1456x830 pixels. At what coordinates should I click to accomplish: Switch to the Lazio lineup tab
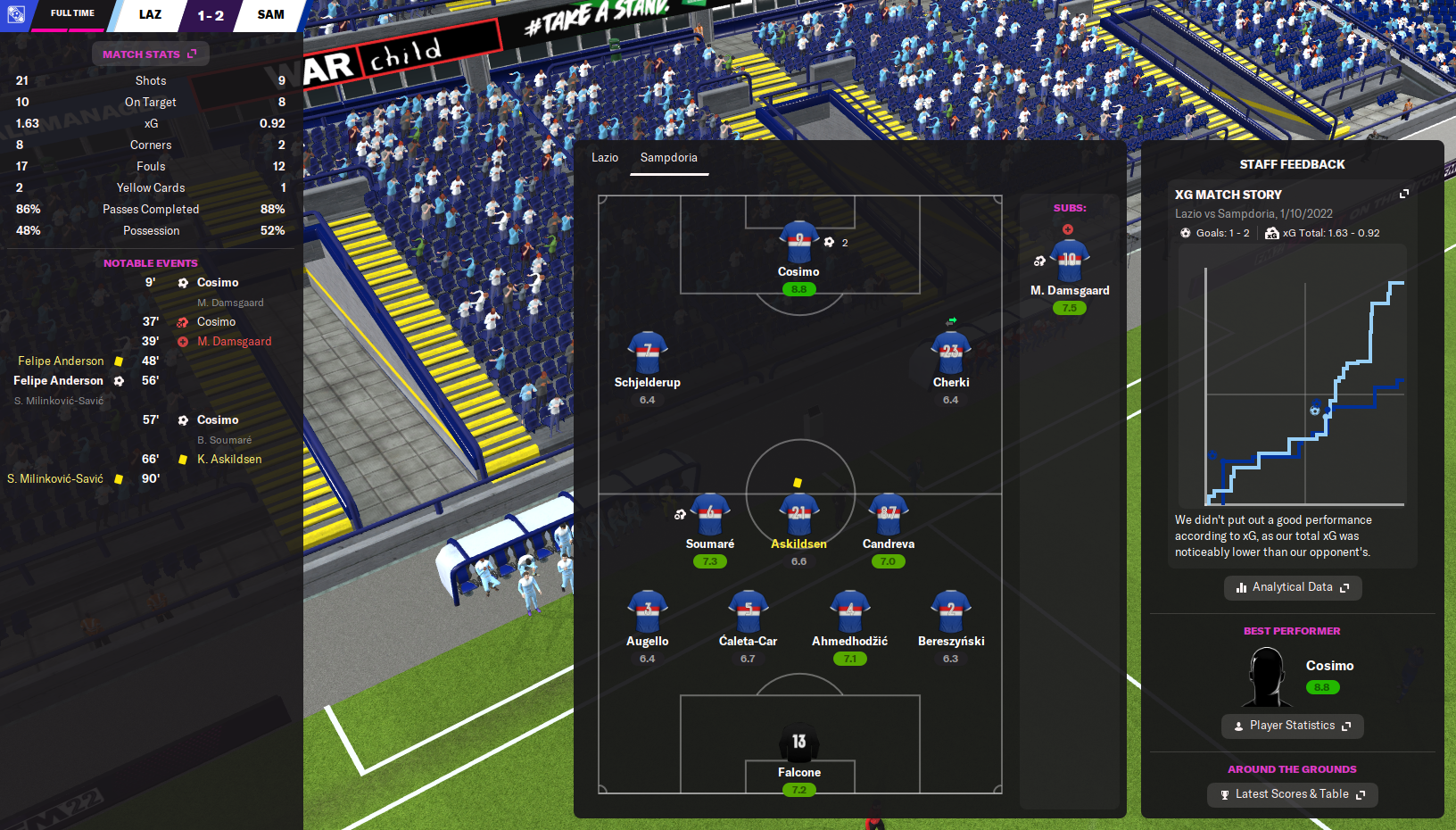coord(604,158)
